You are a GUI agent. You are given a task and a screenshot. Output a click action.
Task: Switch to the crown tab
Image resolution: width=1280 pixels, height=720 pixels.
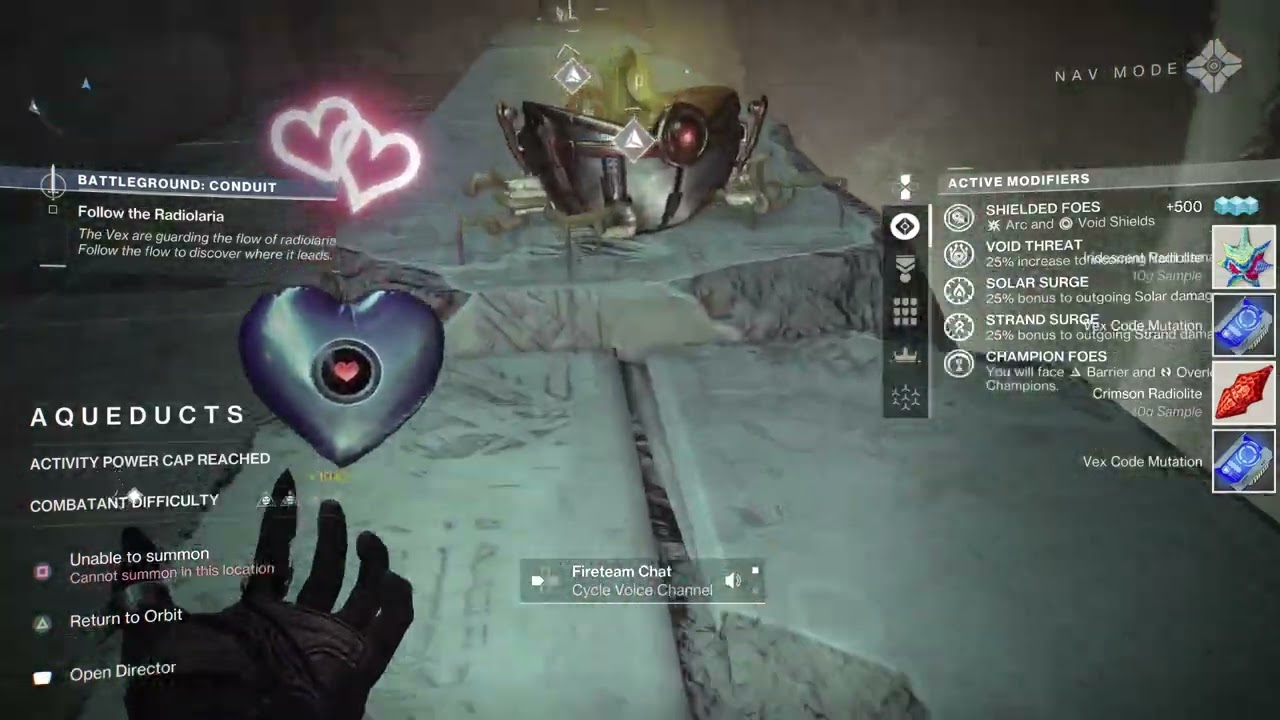click(905, 355)
